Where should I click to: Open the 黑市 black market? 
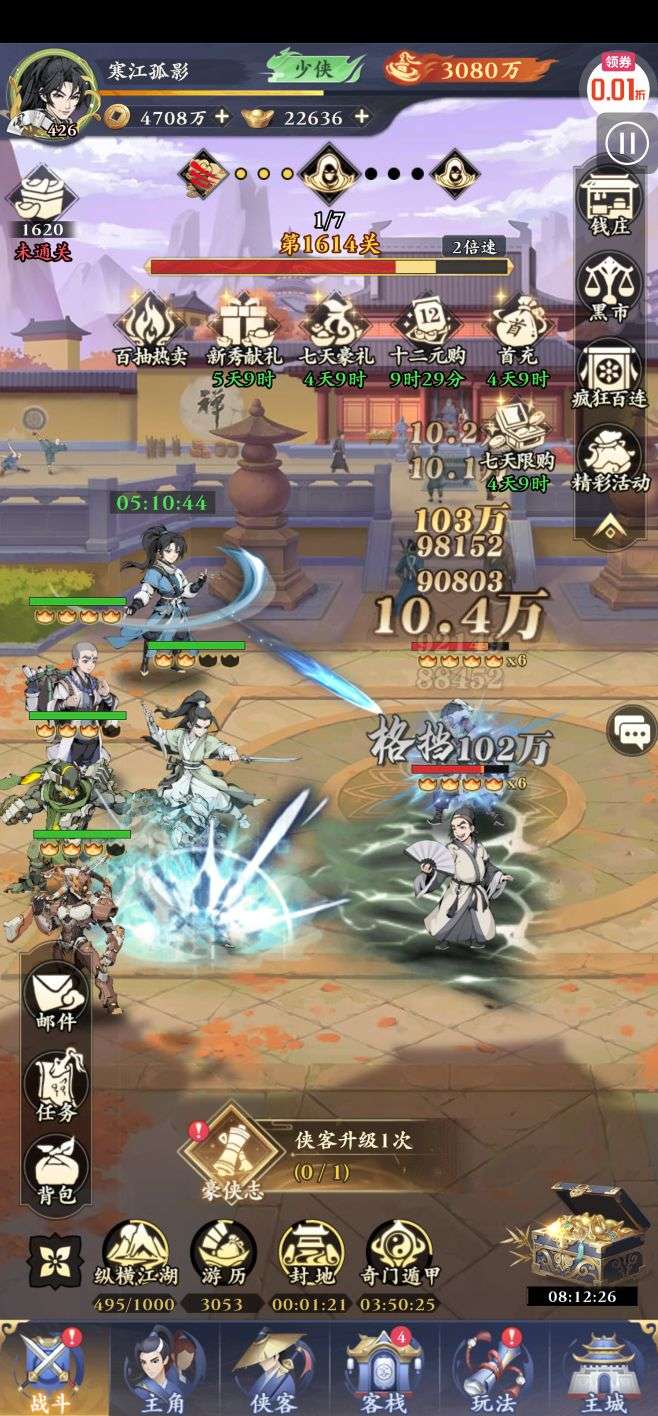click(610, 288)
